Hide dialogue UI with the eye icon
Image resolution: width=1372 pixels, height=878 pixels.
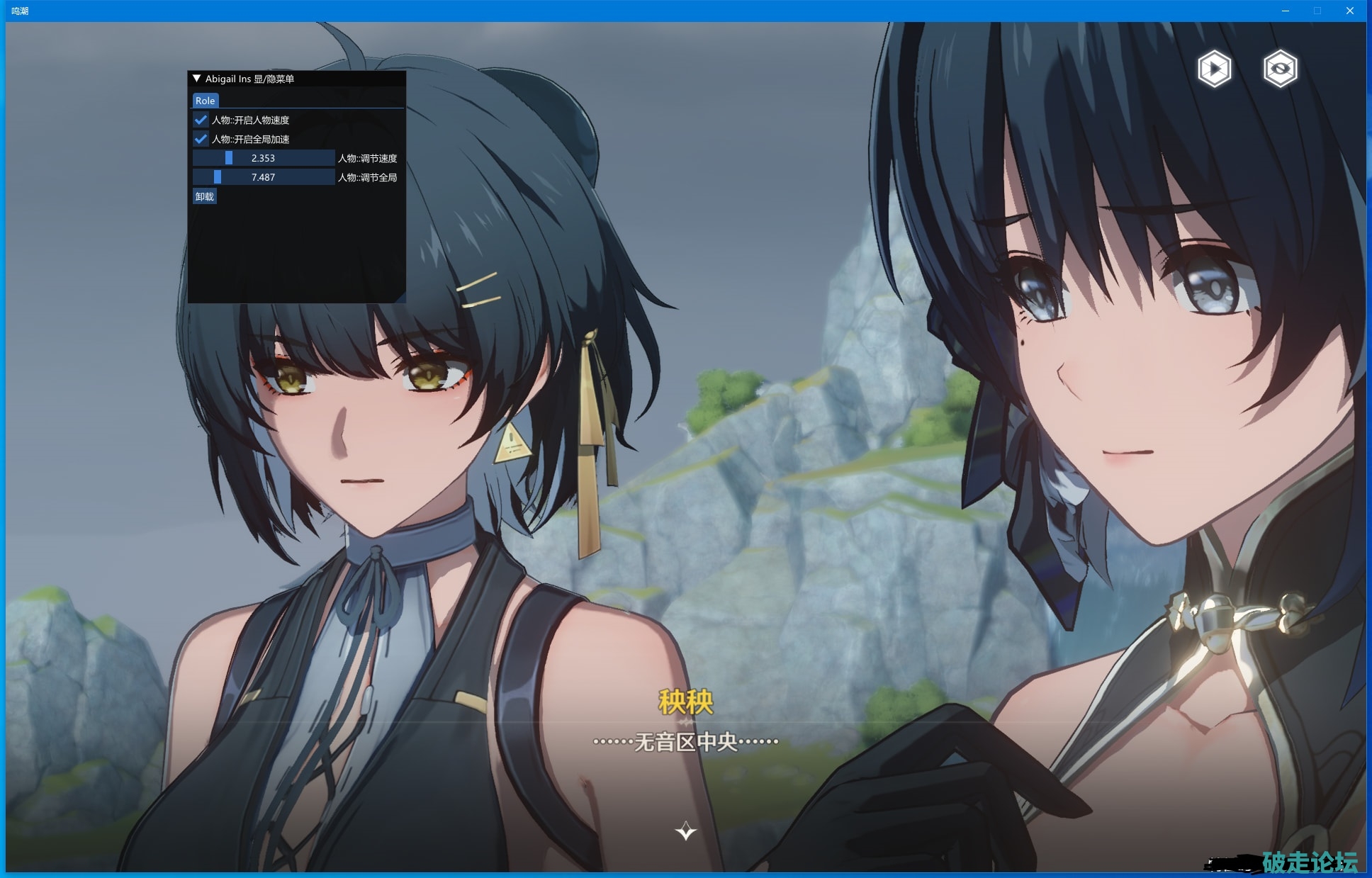(x=1280, y=69)
